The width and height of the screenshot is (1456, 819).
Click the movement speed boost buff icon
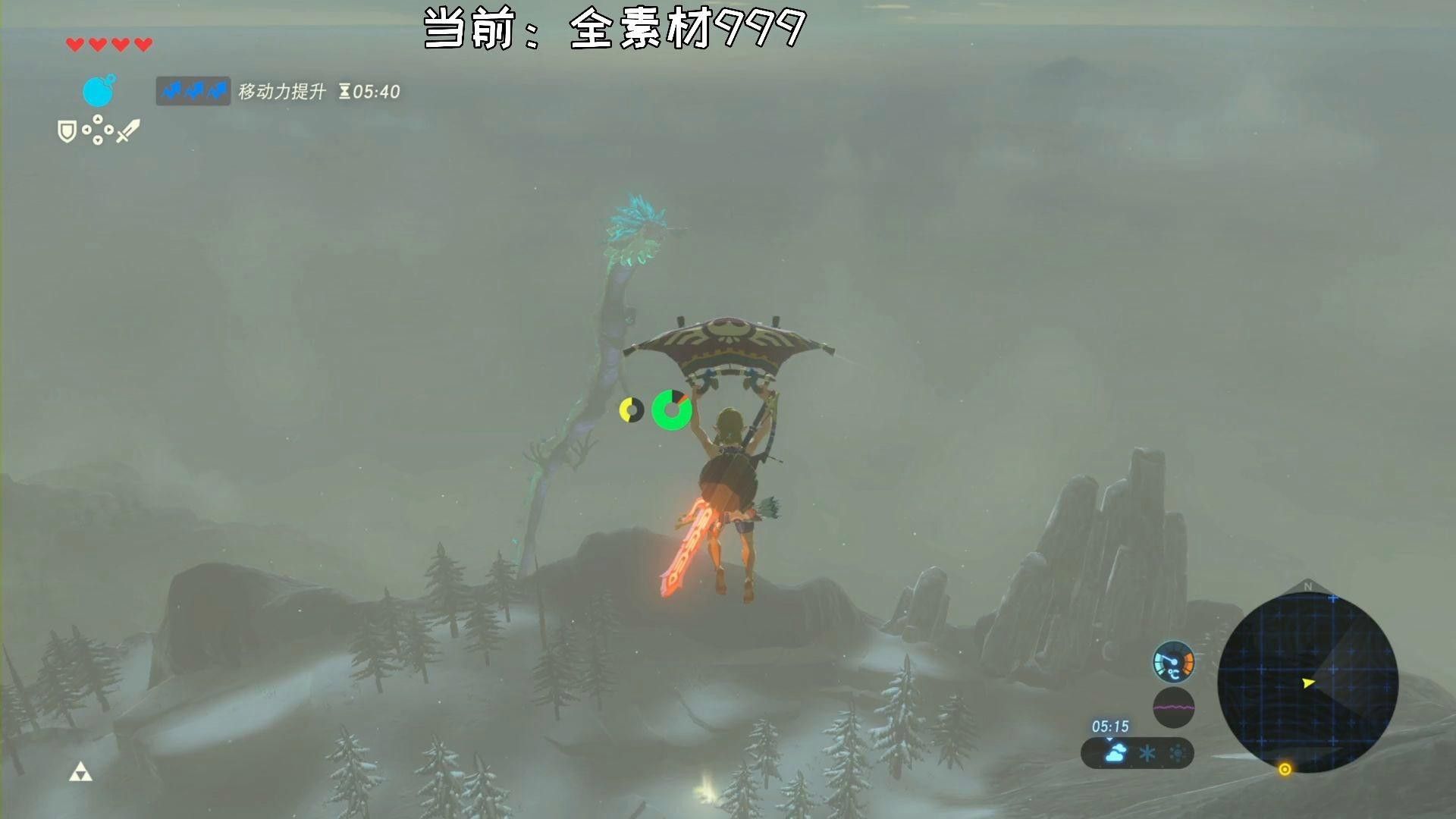pos(193,92)
